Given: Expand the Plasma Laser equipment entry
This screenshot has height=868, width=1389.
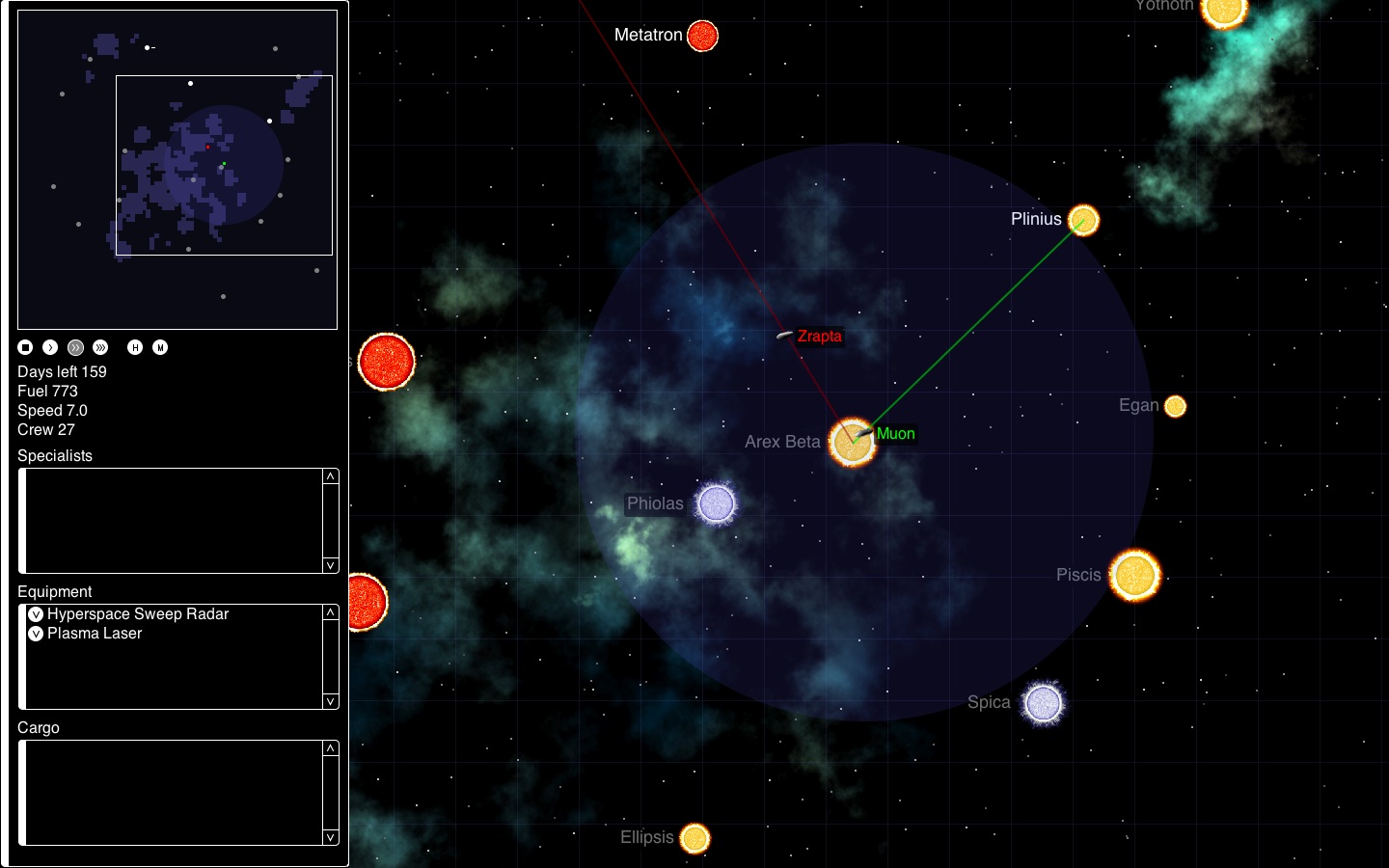Looking at the screenshot, I should click(x=36, y=634).
